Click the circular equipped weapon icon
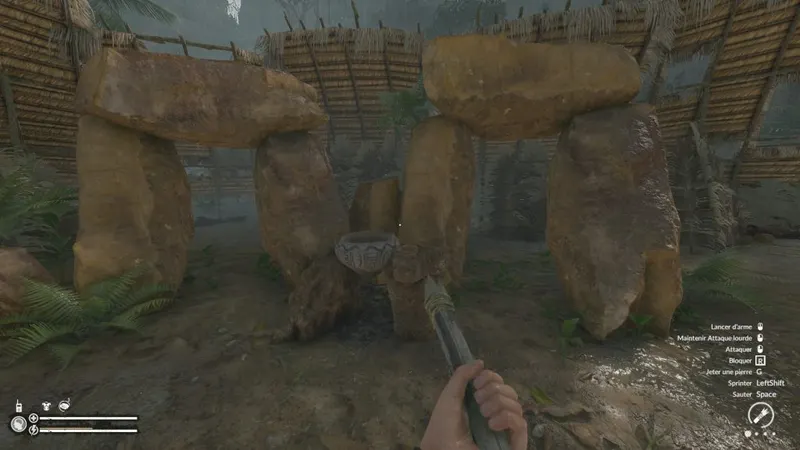The width and height of the screenshot is (800, 450). [x=760, y=415]
